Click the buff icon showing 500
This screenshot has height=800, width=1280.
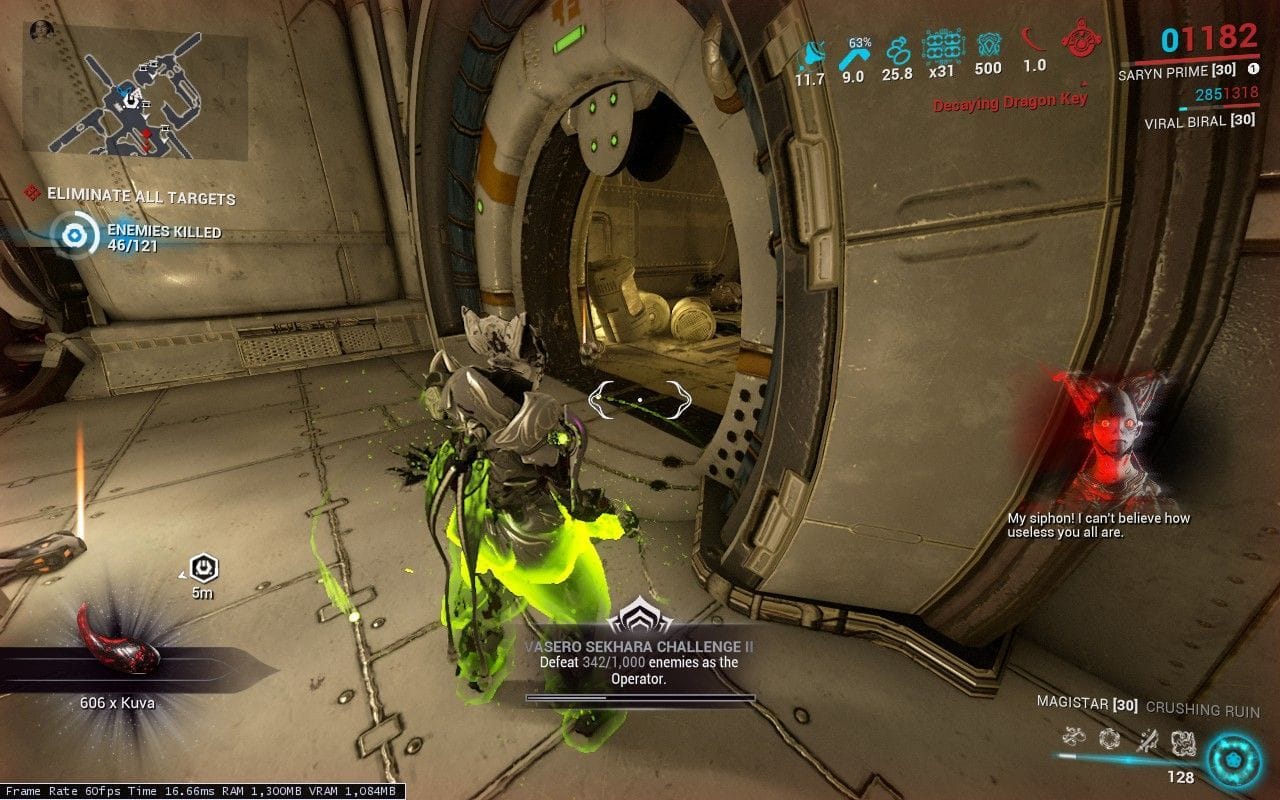tap(987, 44)
